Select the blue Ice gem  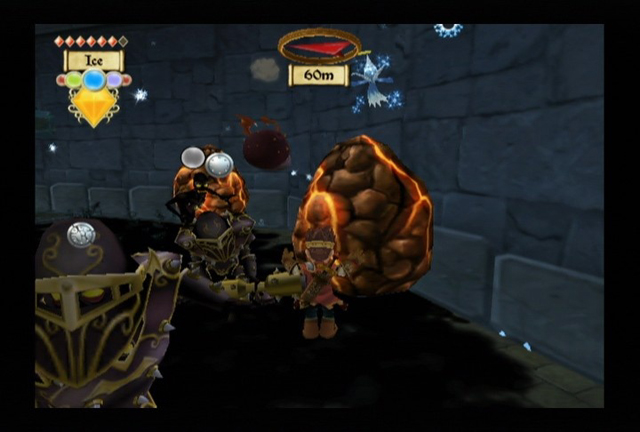[x=93, y=79]
